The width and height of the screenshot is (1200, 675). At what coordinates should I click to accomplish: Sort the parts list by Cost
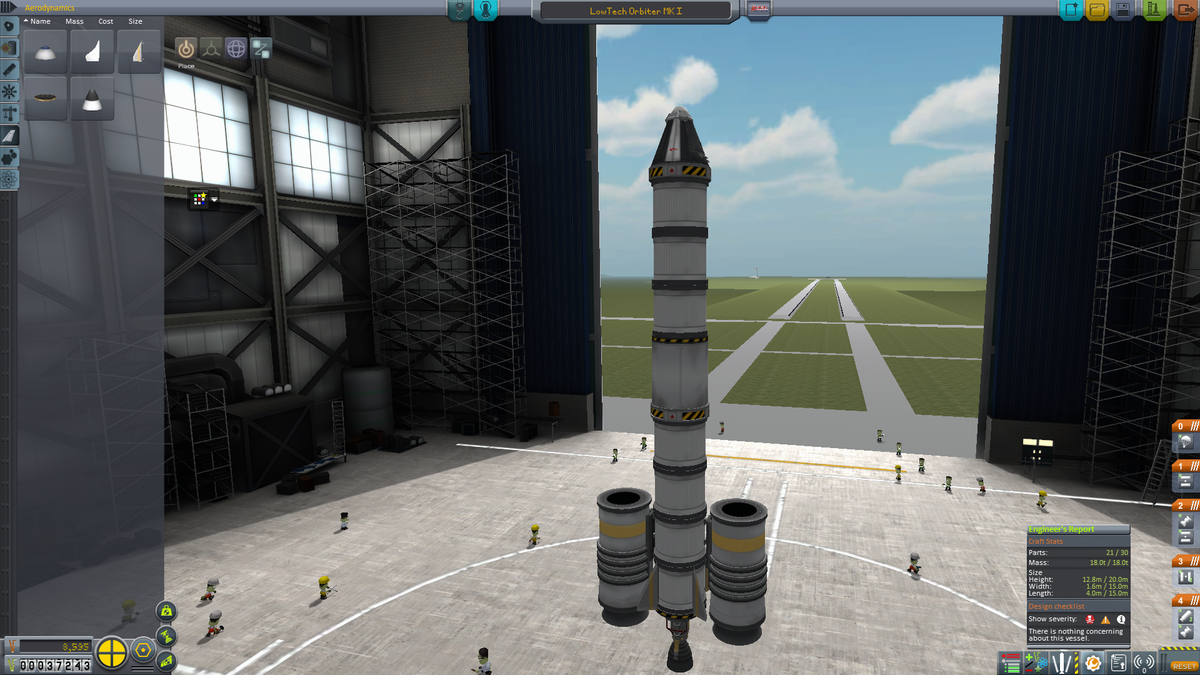click(x=105, y=21)
